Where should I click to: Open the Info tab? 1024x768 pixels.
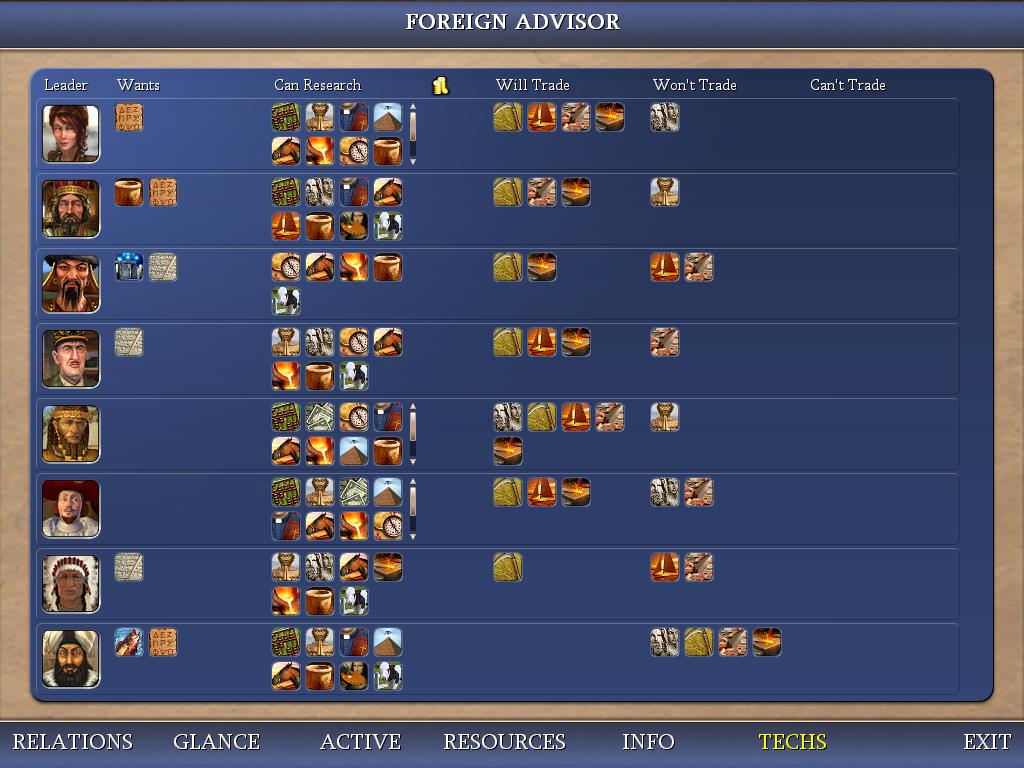pos(648,742)
